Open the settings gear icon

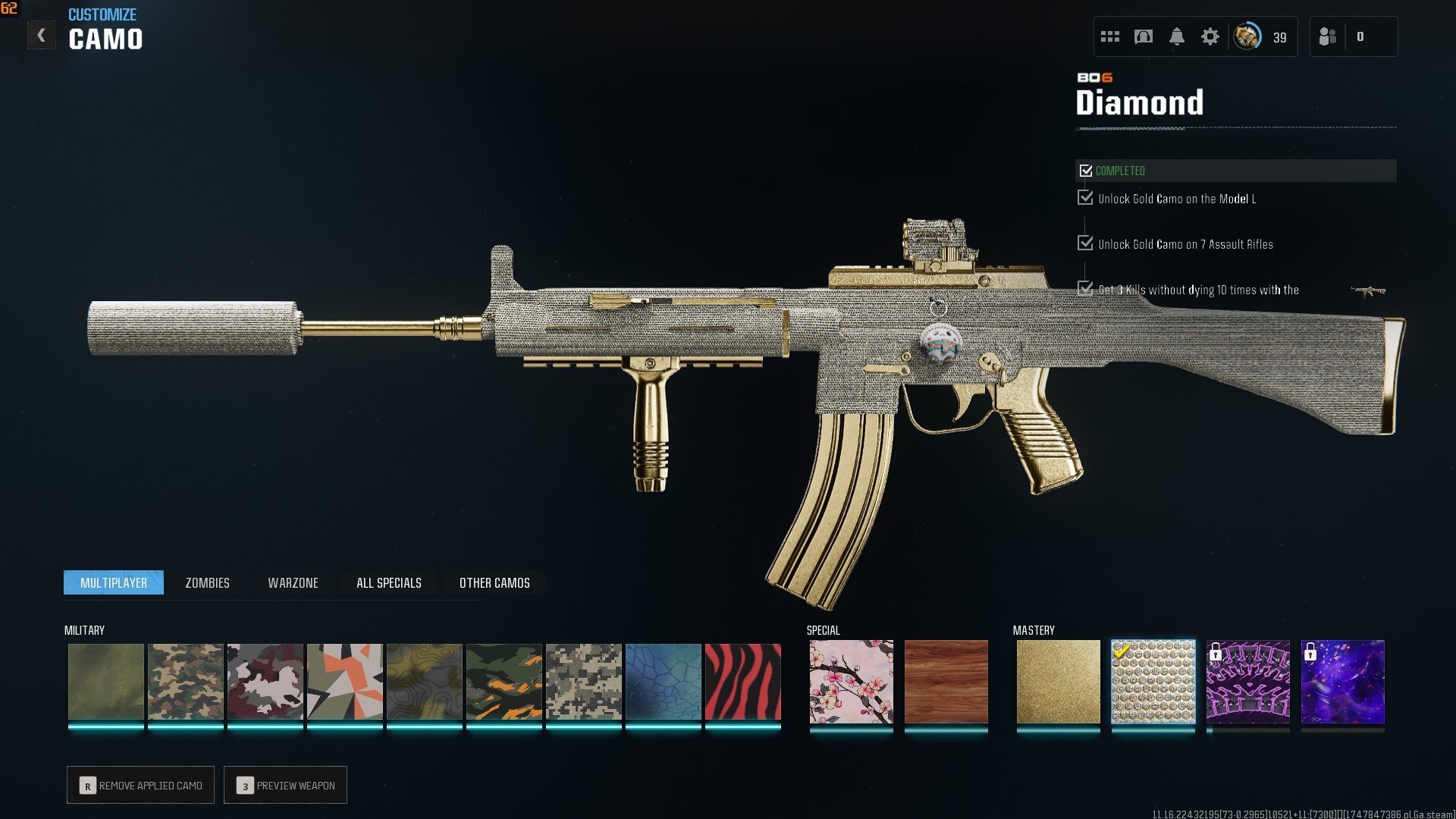1210,36
